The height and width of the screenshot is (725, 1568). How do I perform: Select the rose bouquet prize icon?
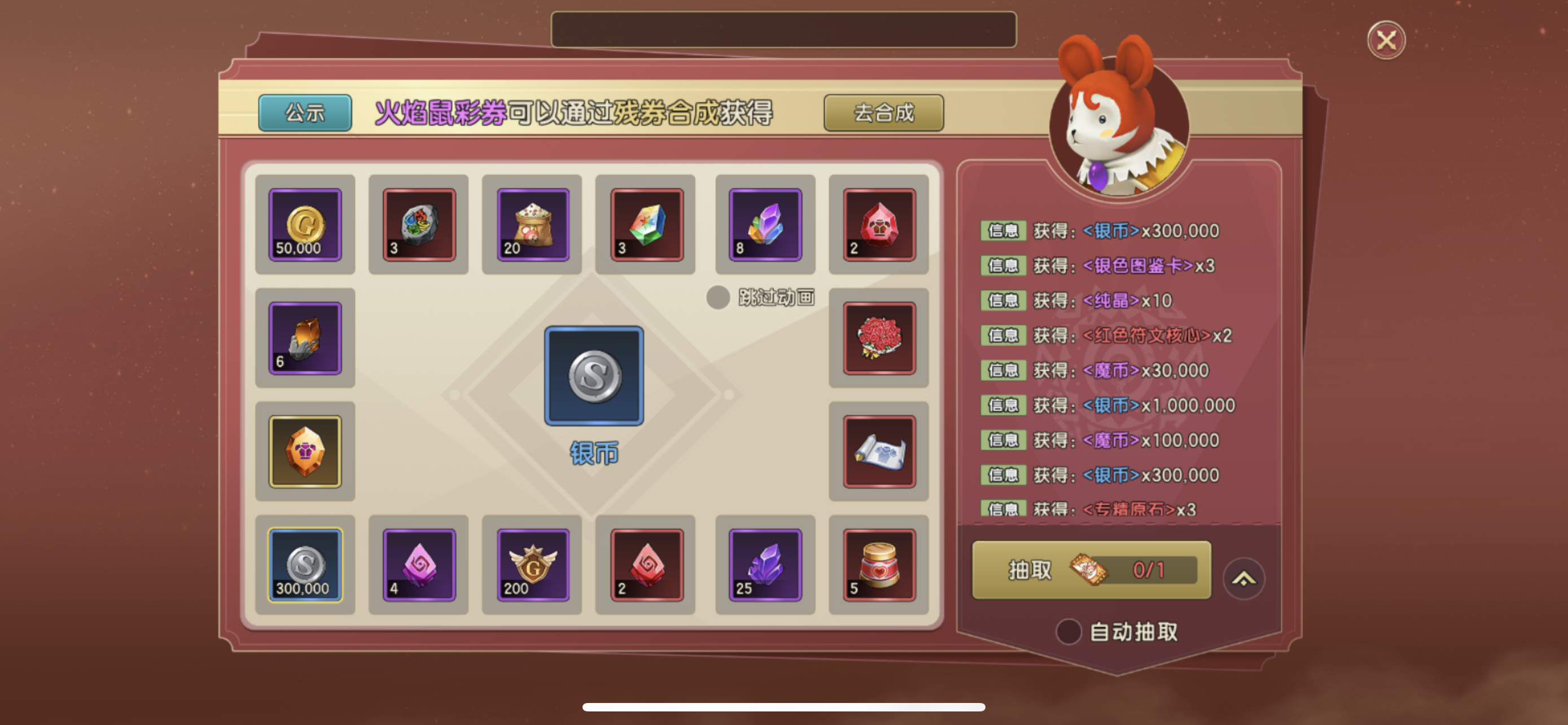coord(878,338)
